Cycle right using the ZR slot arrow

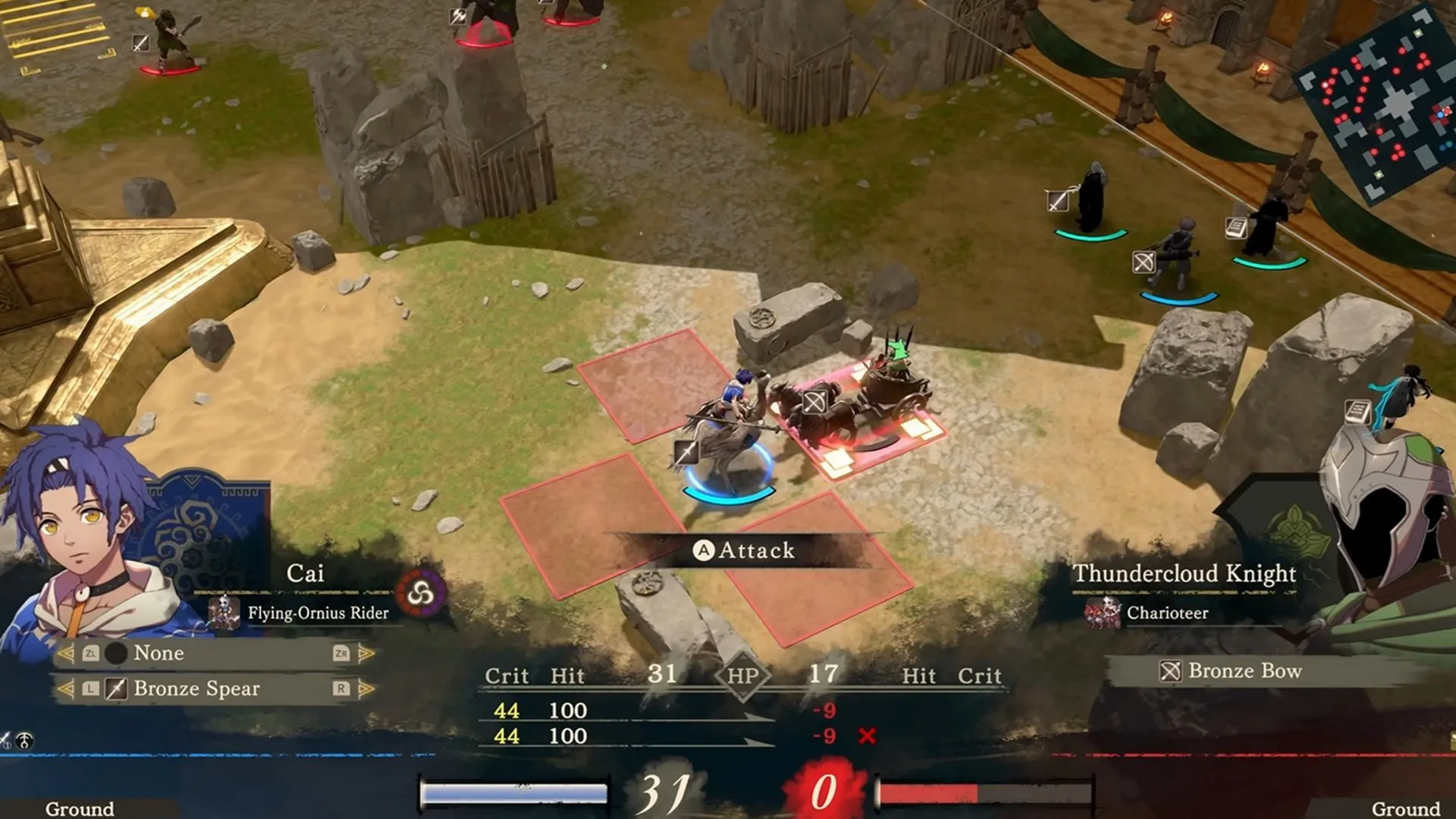(x=366, y=654)
